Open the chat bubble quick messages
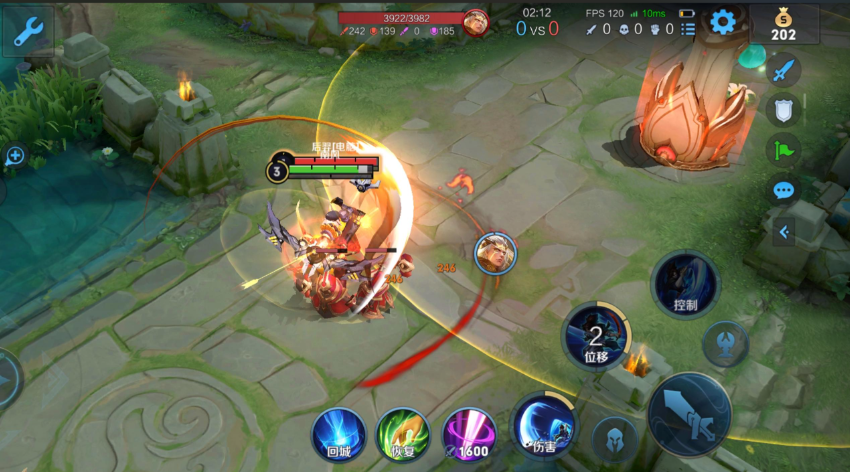 pos(784,190)
